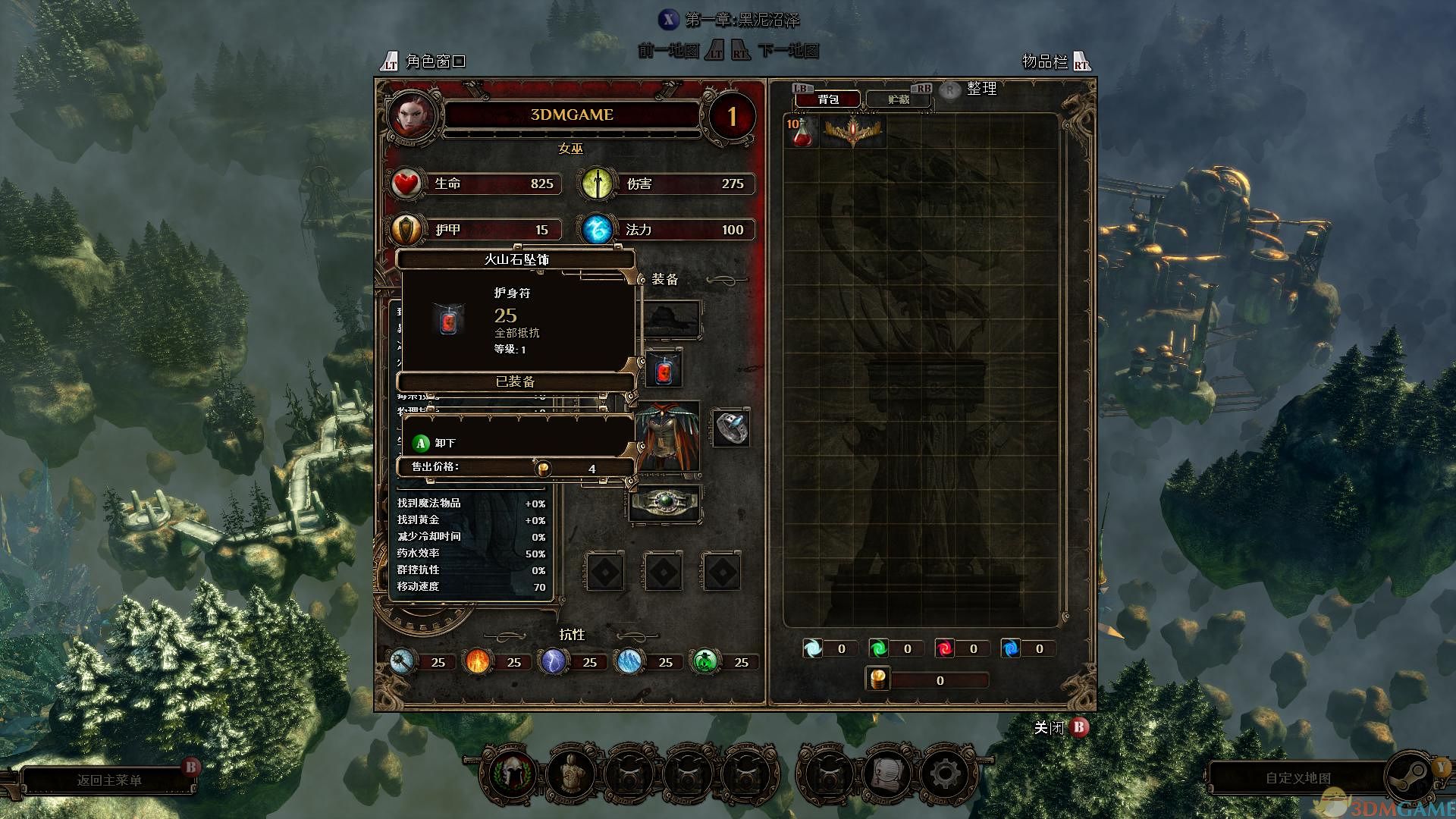Click the empty hat equipment slot
Viewport: 1456px width, 819px height.
pos(670,318)
